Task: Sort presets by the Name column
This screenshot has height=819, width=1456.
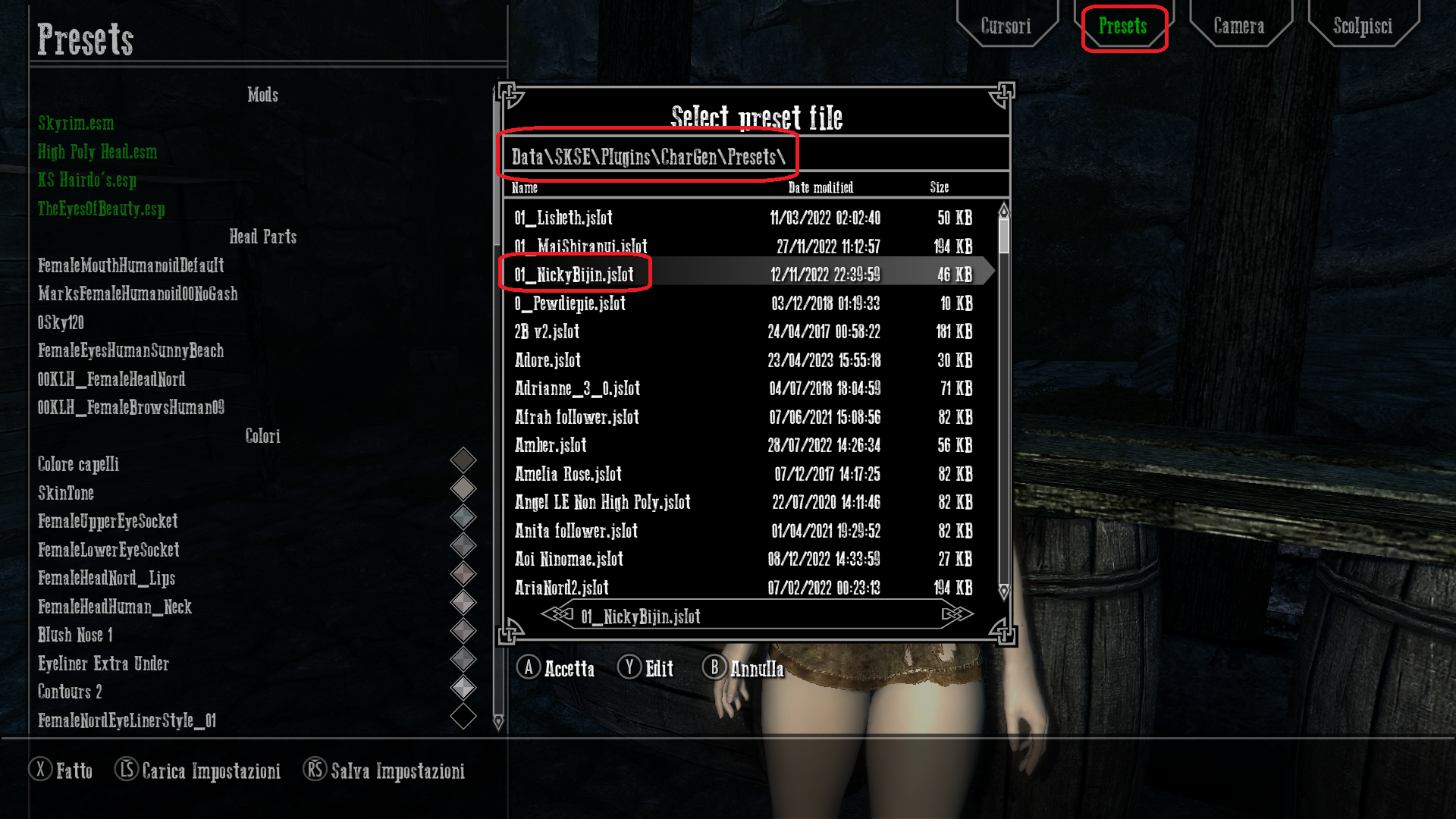Action: tap(524, 187)
